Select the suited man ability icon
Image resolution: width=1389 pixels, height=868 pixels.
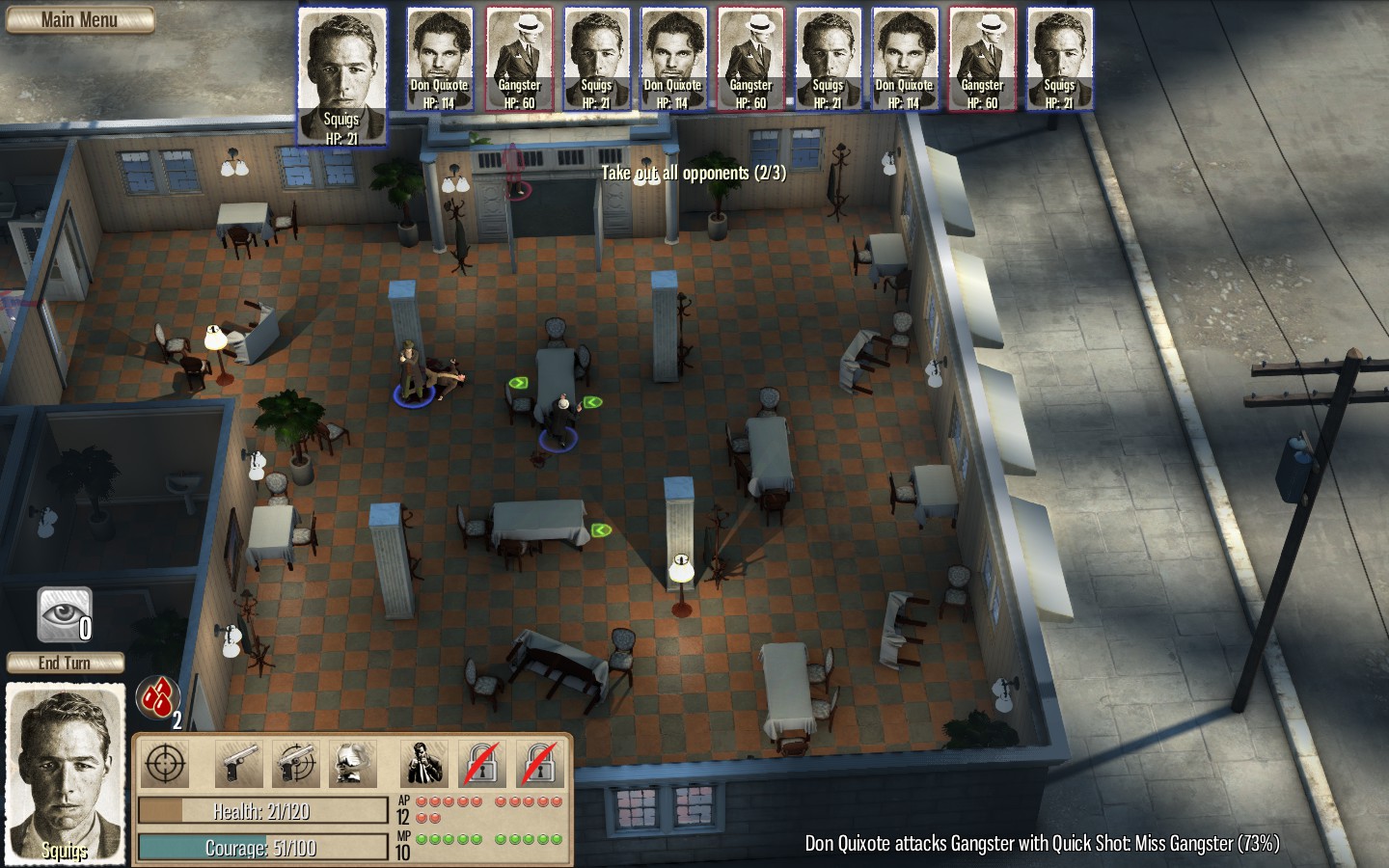click(423, 765)
